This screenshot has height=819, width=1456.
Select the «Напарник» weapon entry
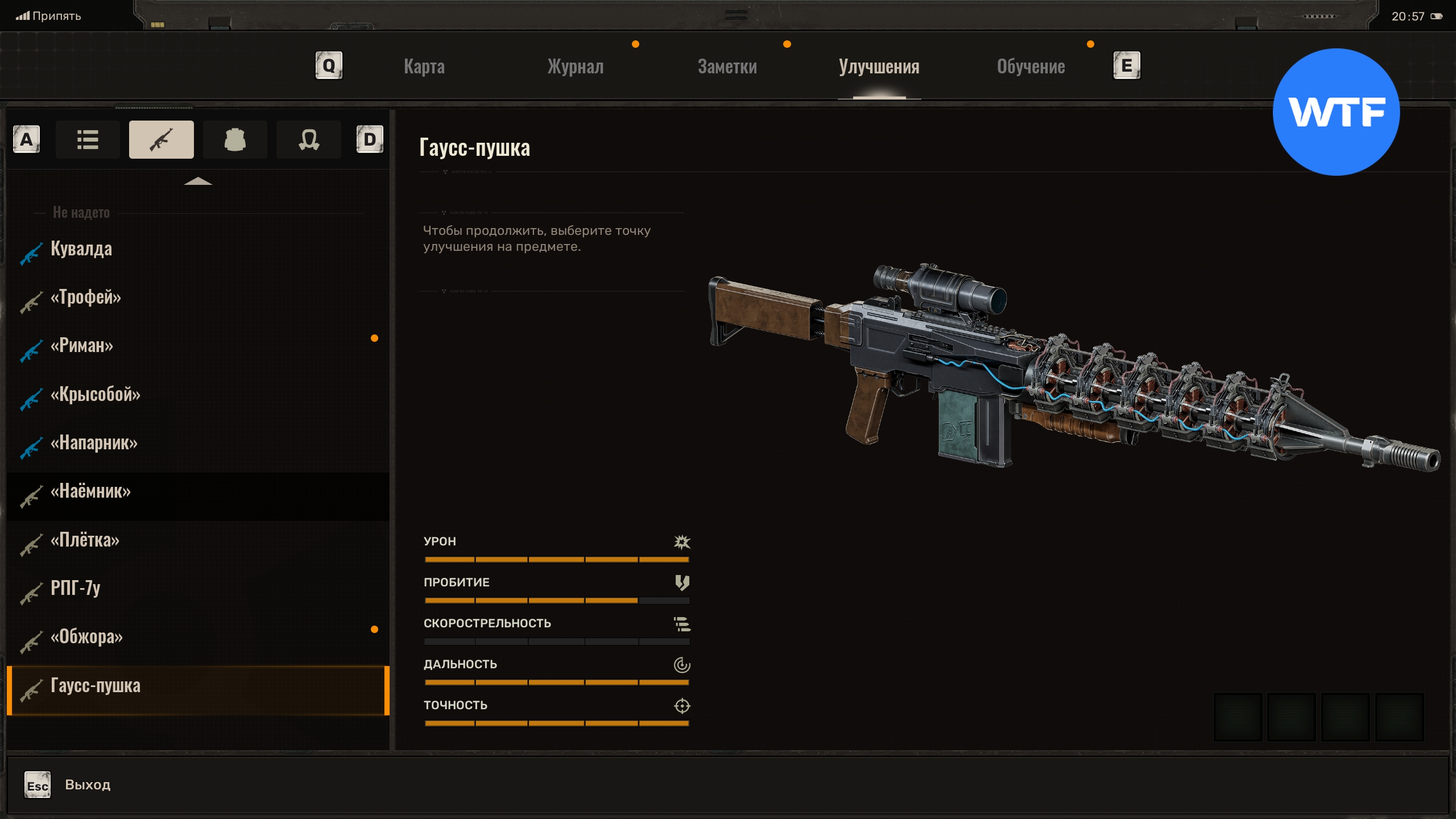pos(94,442)
